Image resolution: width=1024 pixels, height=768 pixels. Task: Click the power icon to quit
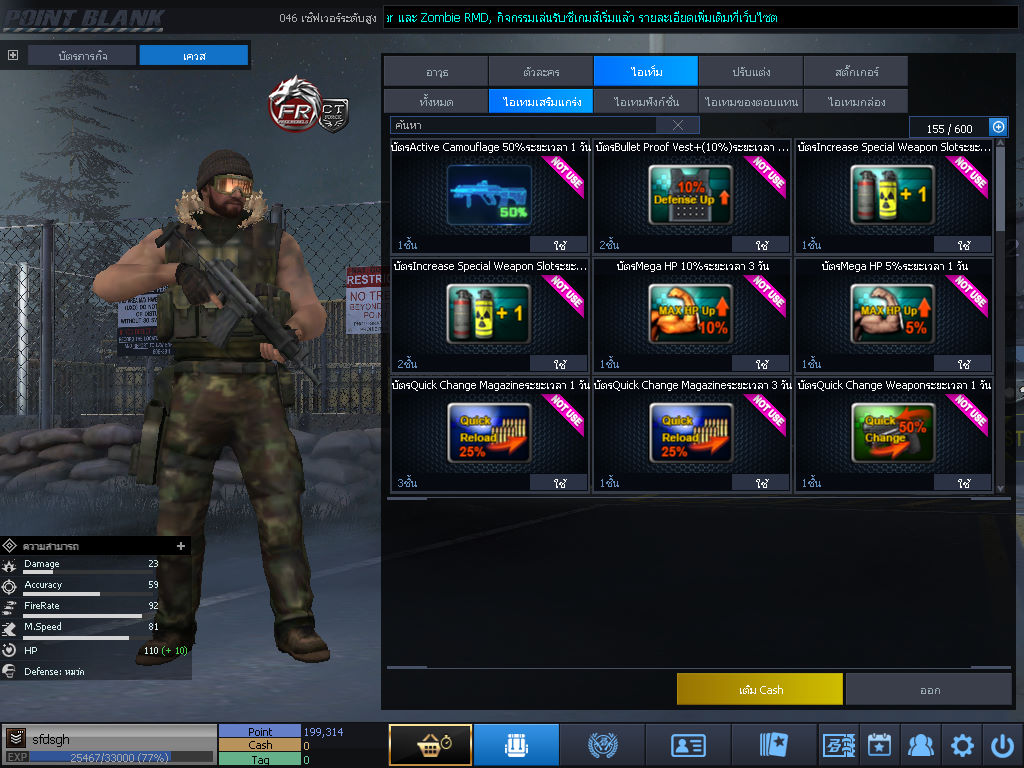click(x=1002, y=745)
